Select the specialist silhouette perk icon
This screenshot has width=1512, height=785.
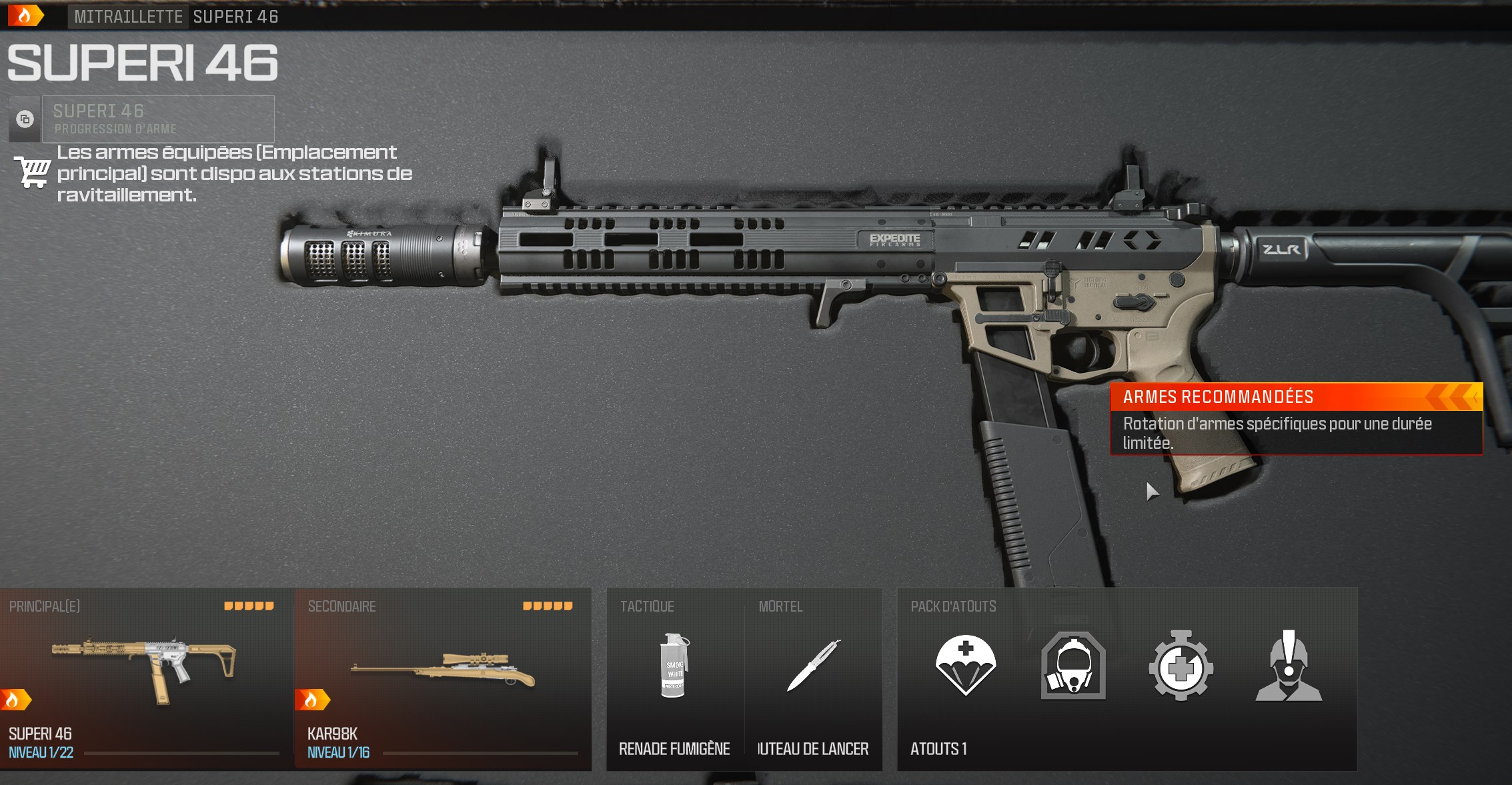(x=1291, y=665)
